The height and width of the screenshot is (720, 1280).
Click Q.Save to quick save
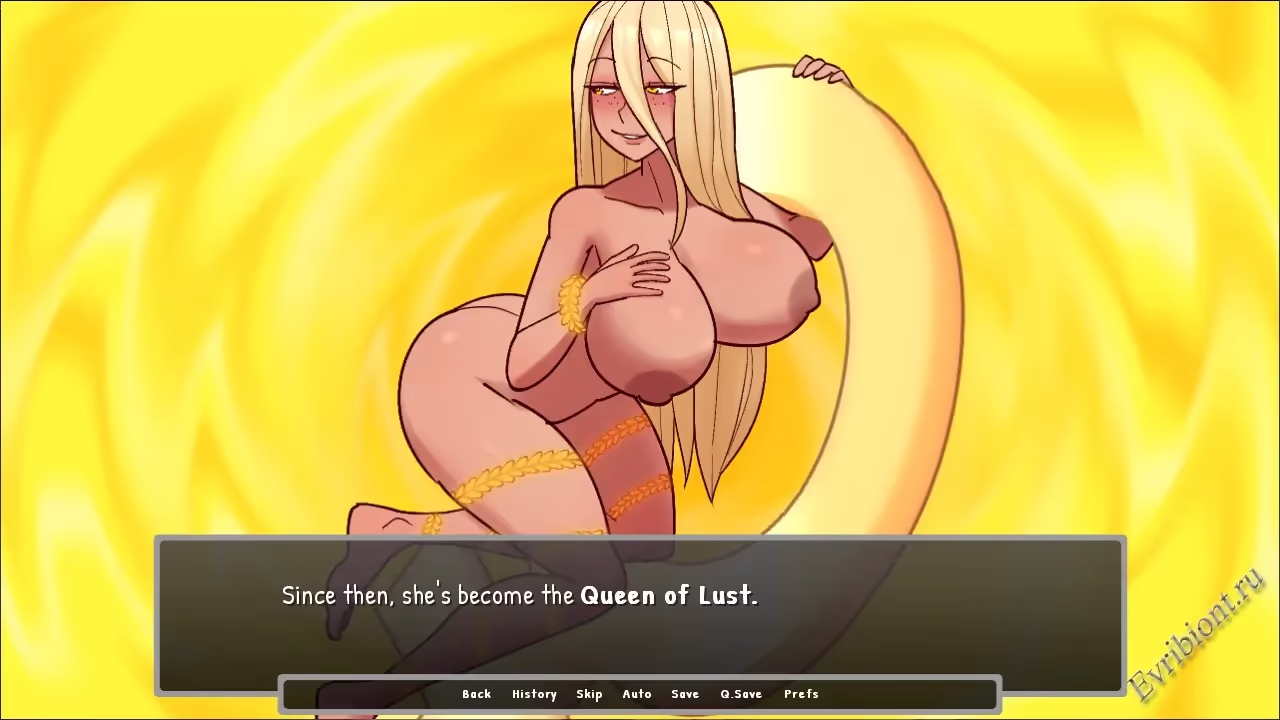click(741, 694)
